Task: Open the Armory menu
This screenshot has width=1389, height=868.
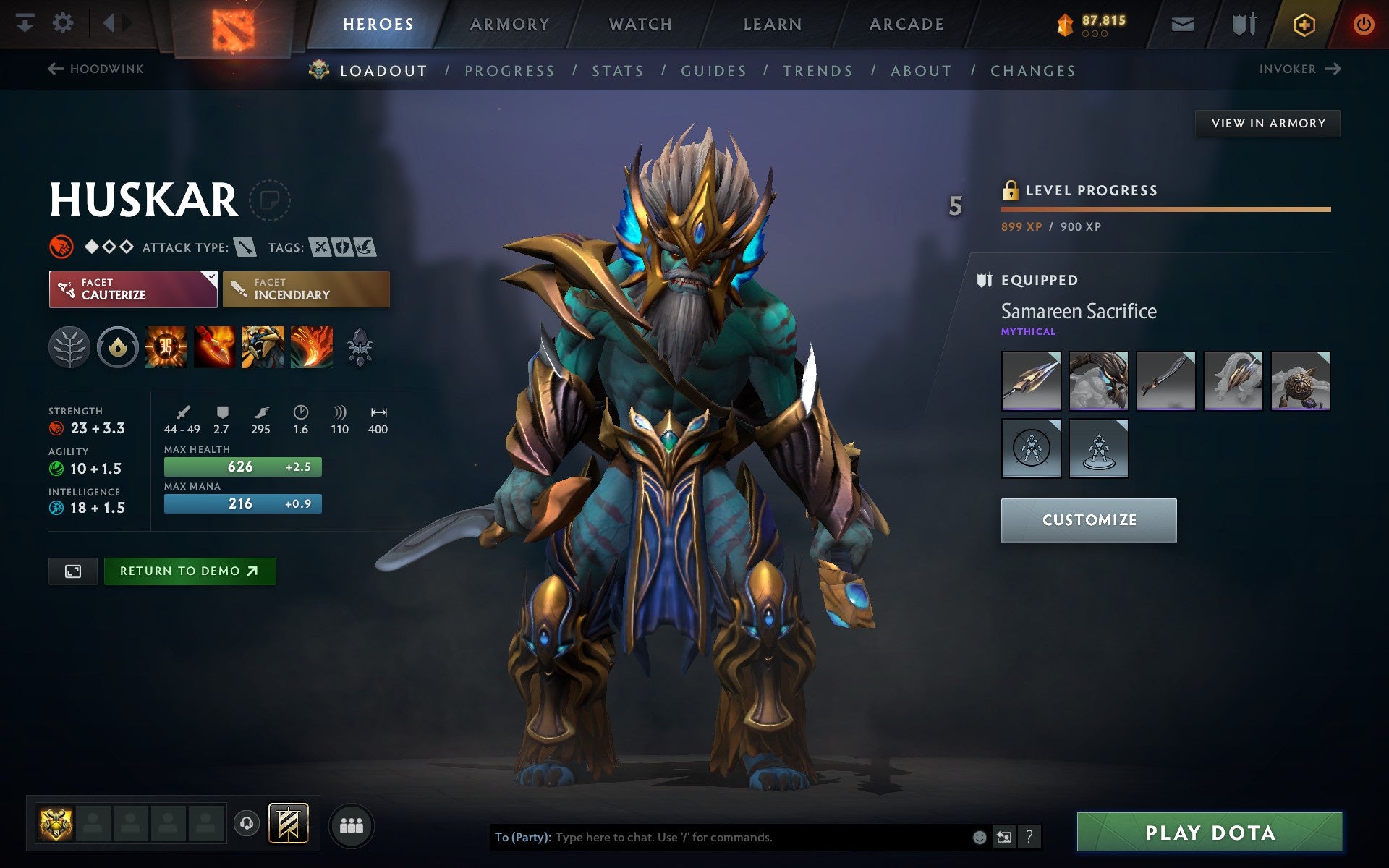Action: click(509, 23)
